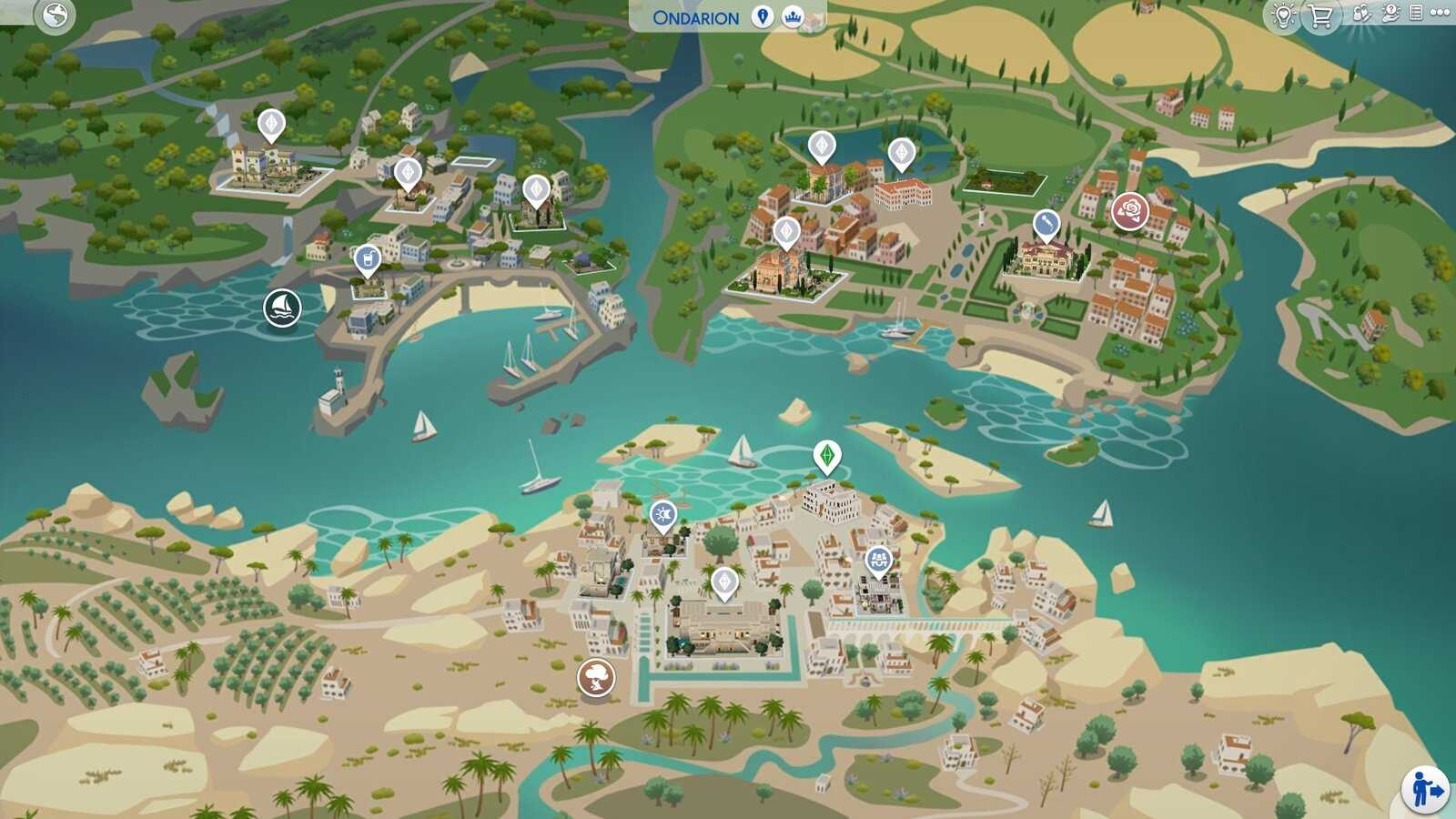Choose the rose flower lot marker
Image resolution: width=1456 pixels, height=819 pixels.
[x=1129, y=211]
